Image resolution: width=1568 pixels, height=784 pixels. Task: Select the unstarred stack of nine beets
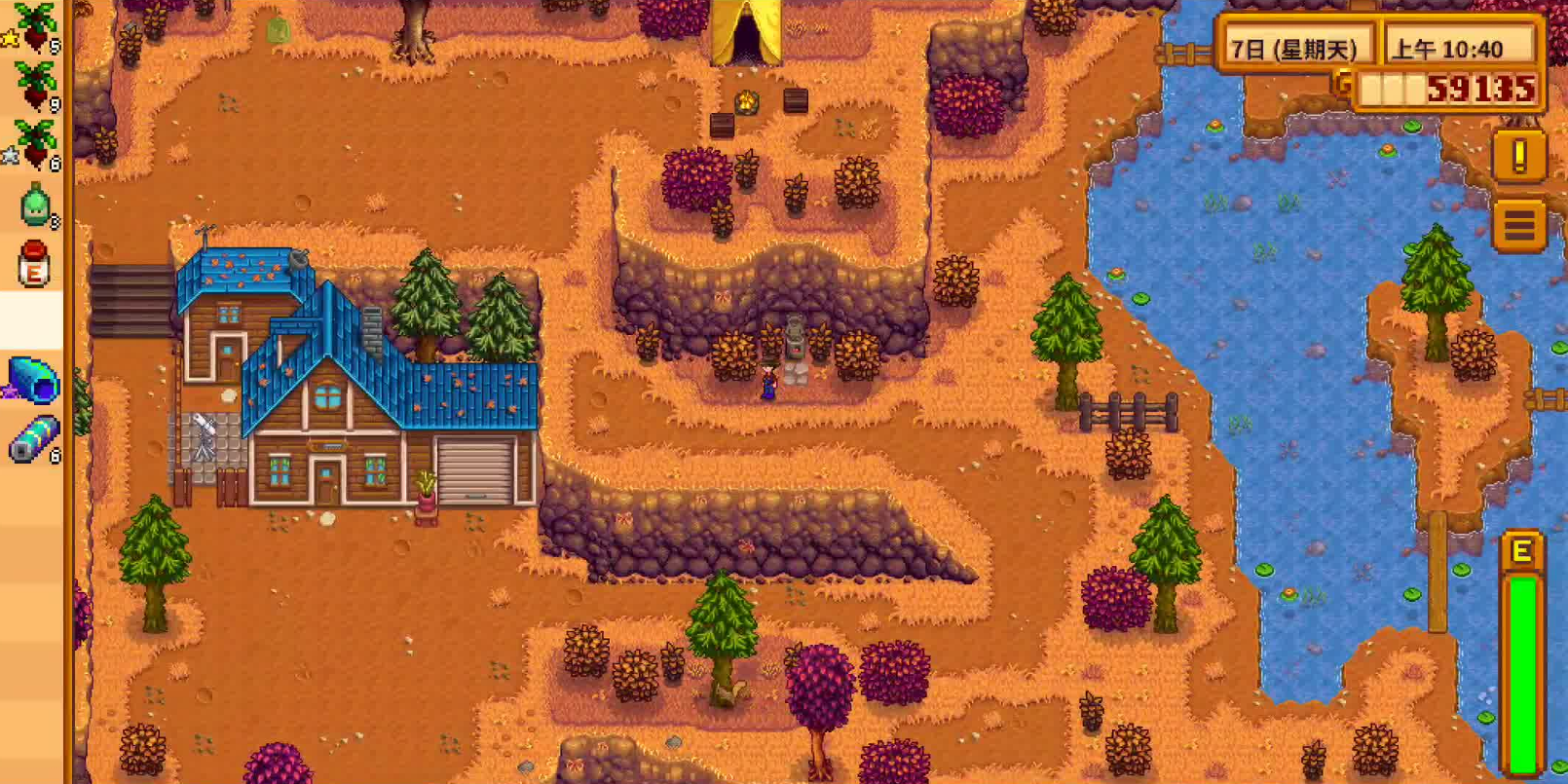(33, 86)
